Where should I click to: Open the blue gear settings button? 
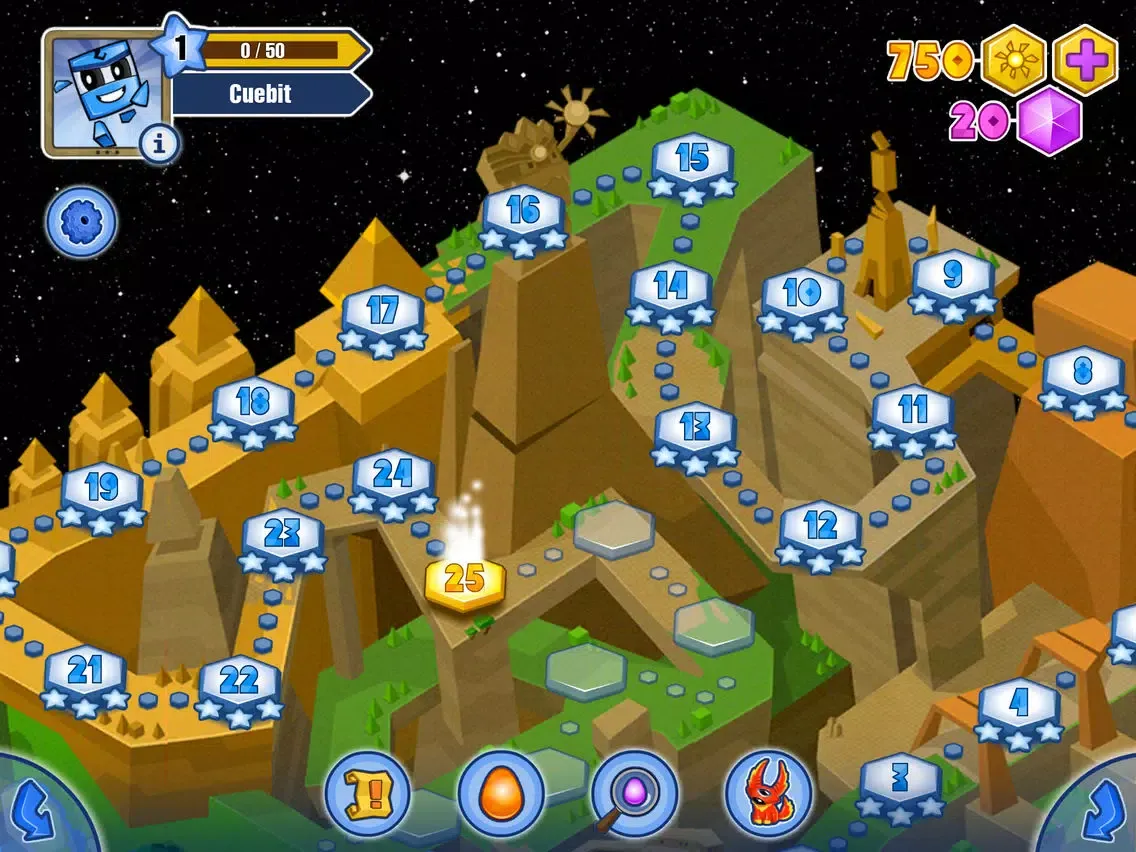[x=81, y=222]
